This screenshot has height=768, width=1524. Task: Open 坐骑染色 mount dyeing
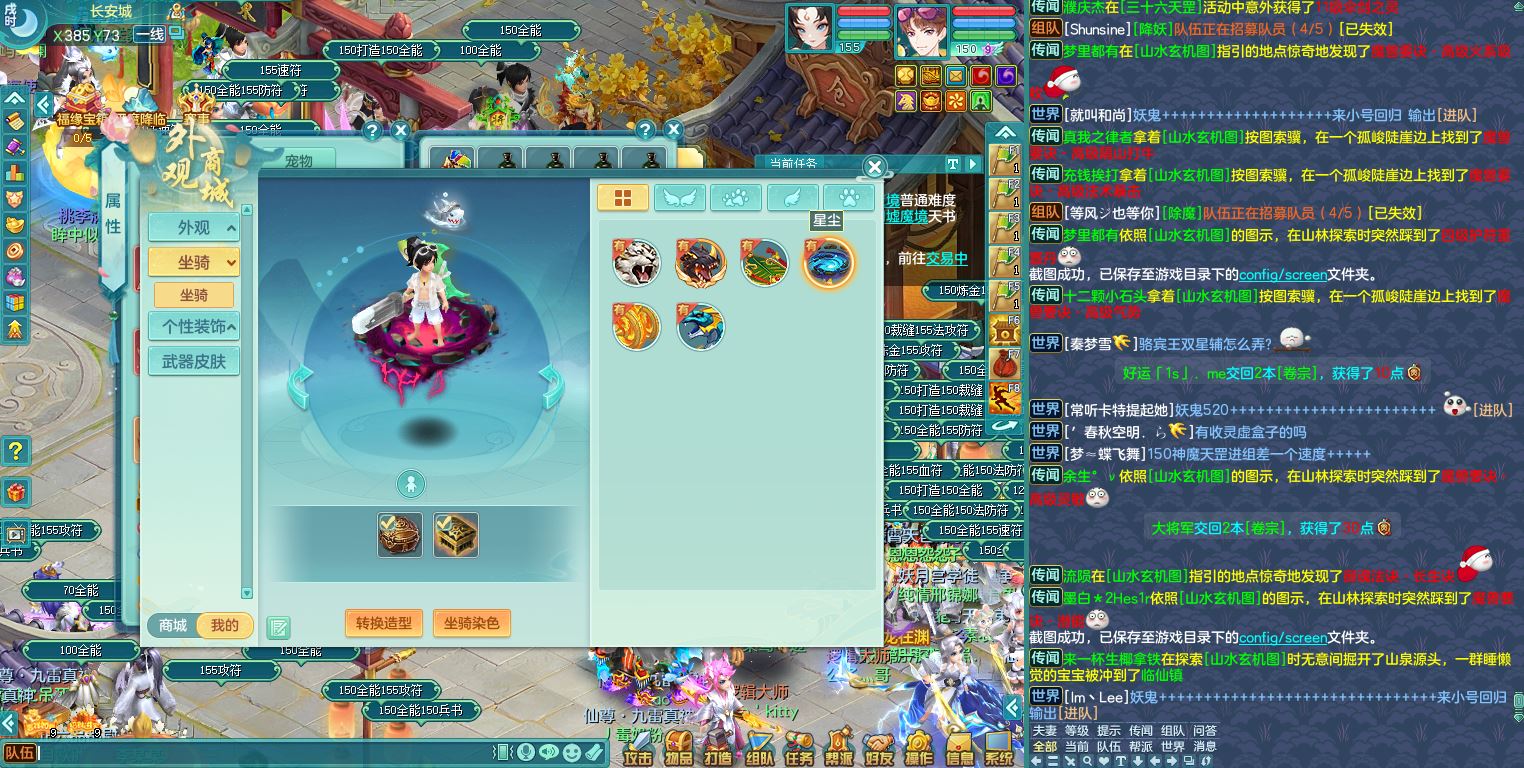click(x=471, y=623)
